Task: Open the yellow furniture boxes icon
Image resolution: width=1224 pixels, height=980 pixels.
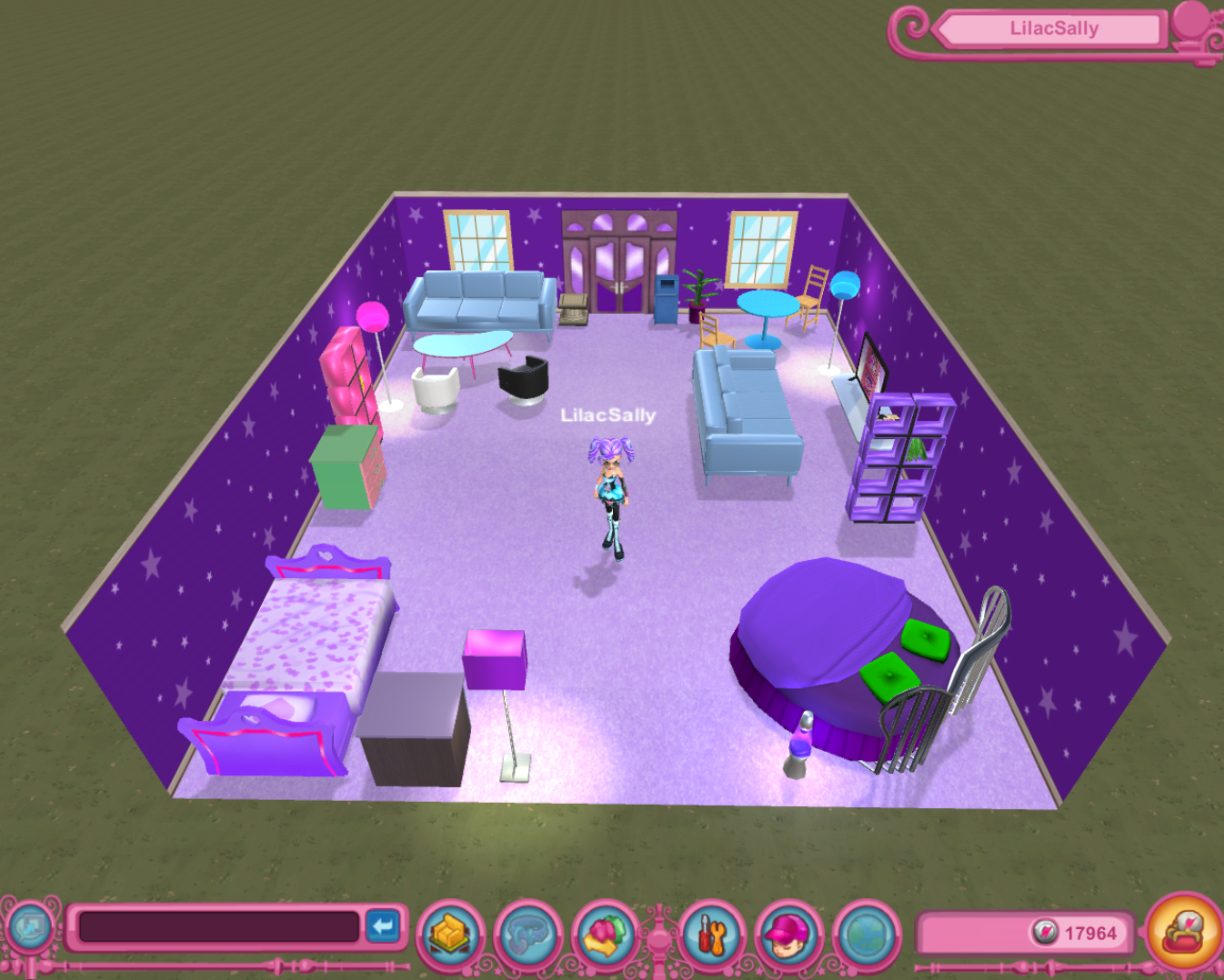Action: [451, 933]
